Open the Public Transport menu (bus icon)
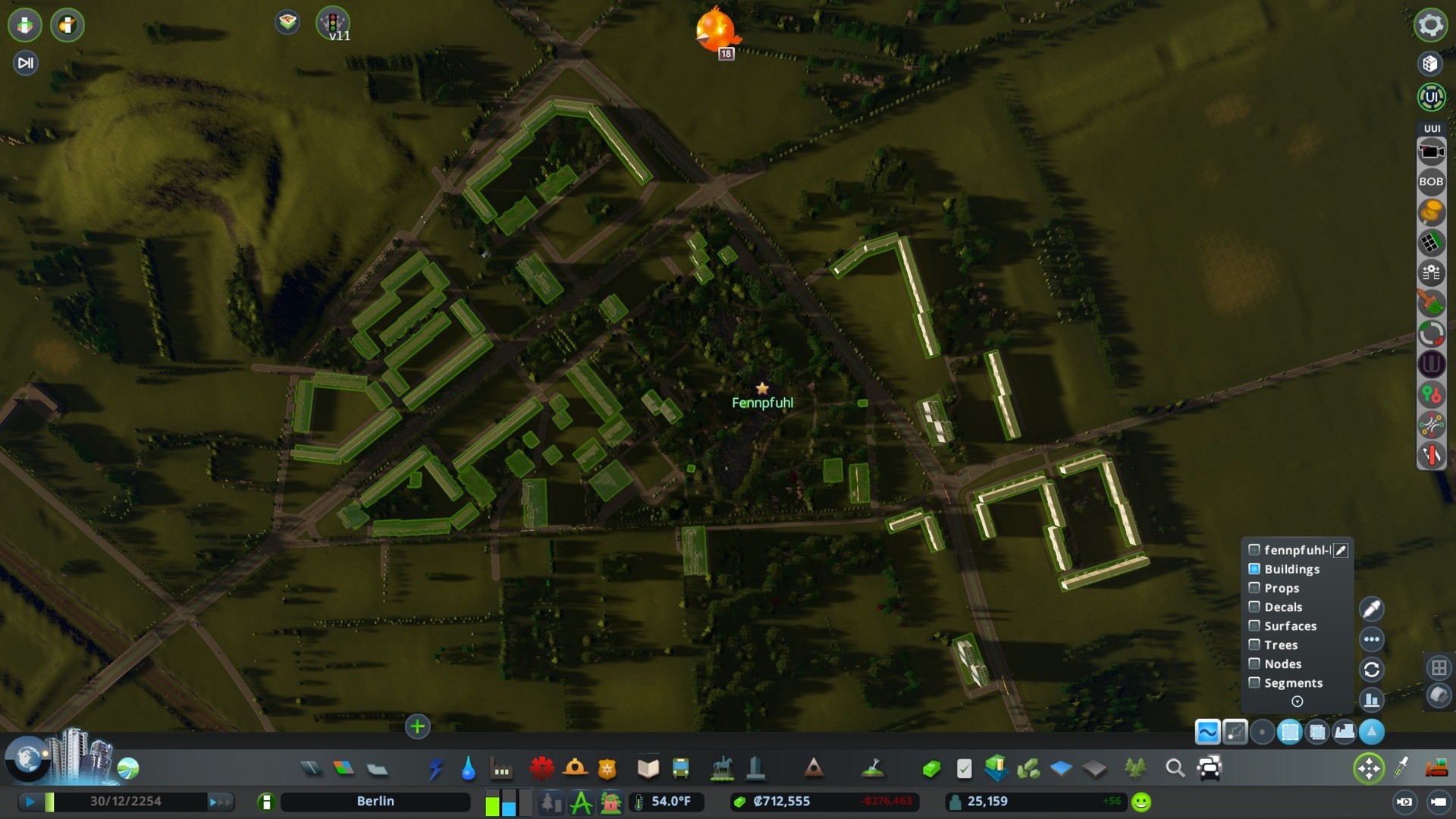 [x=679, y=768]
